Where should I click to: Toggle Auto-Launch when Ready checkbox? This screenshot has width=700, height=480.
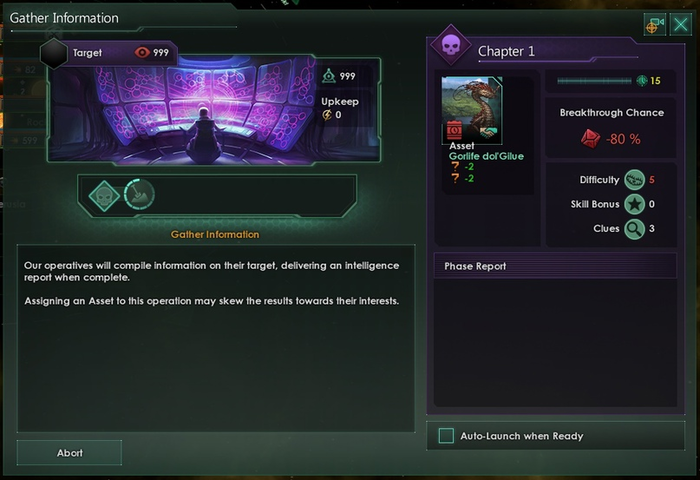446,436
